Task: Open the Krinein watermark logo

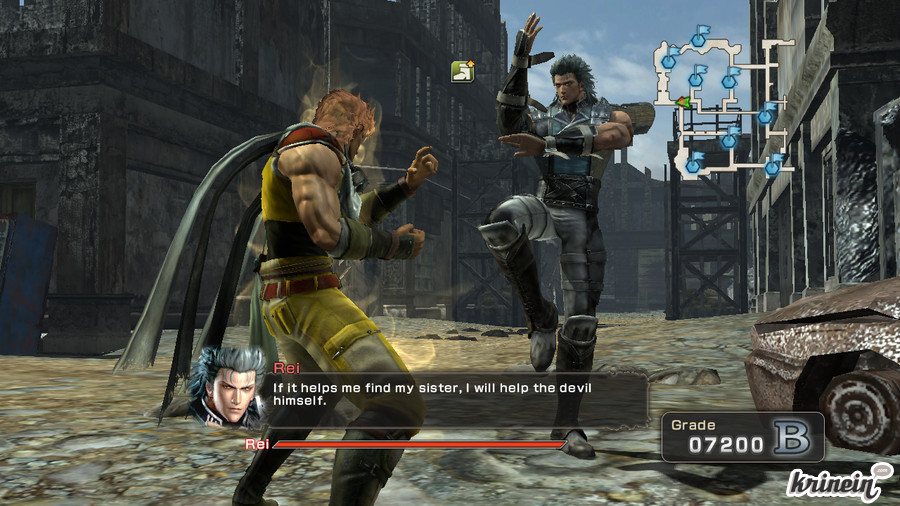Action: pos(838,481)
